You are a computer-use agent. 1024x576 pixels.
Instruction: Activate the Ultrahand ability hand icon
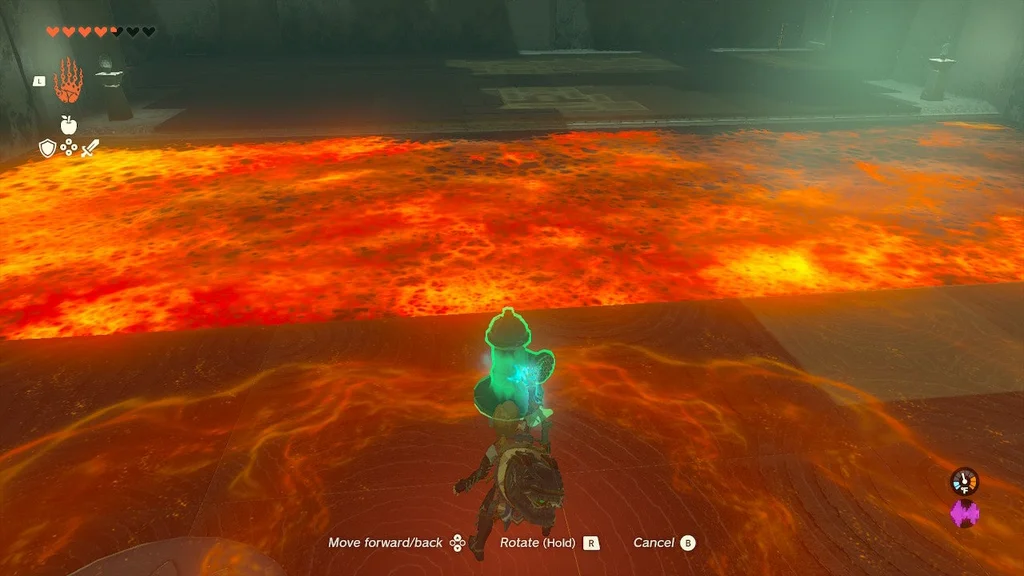pyautogui.click(x=67, y=80)
